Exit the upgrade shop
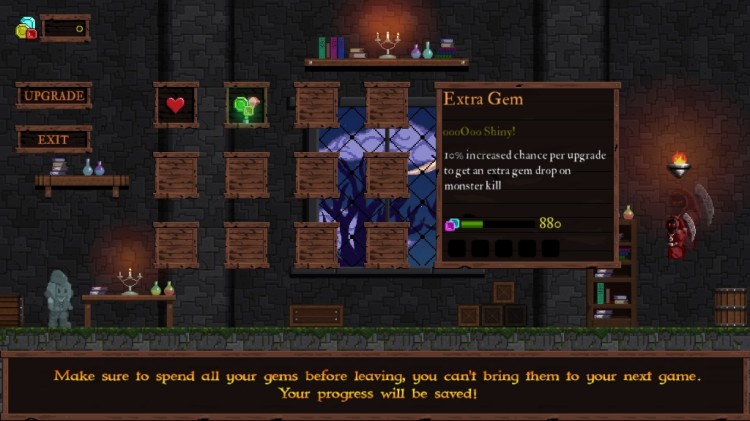Screen dimensions: 750x421 54,140
